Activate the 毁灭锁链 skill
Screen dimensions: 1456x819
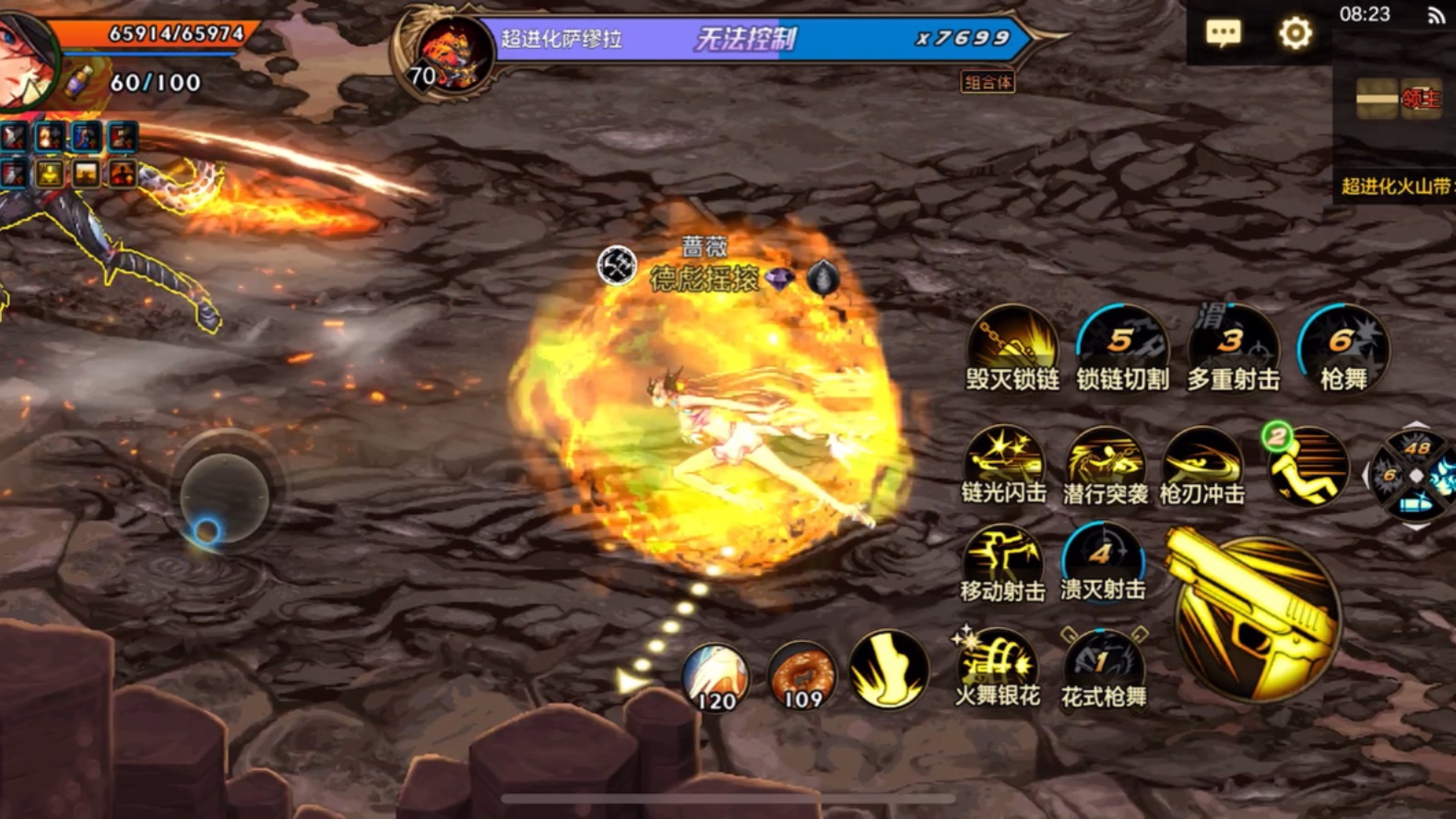1012,344
